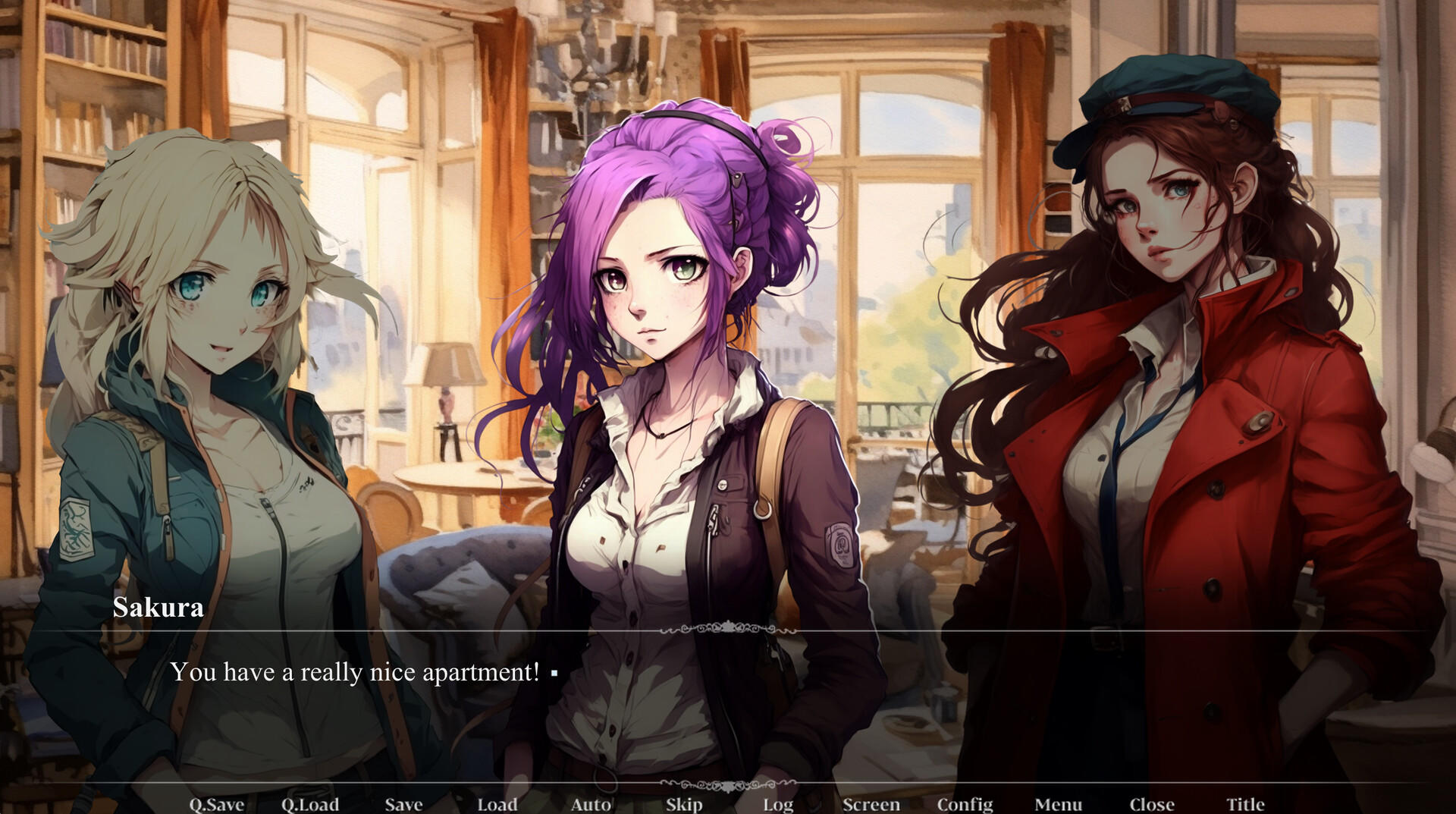Open the Save screen

(403, 803)
